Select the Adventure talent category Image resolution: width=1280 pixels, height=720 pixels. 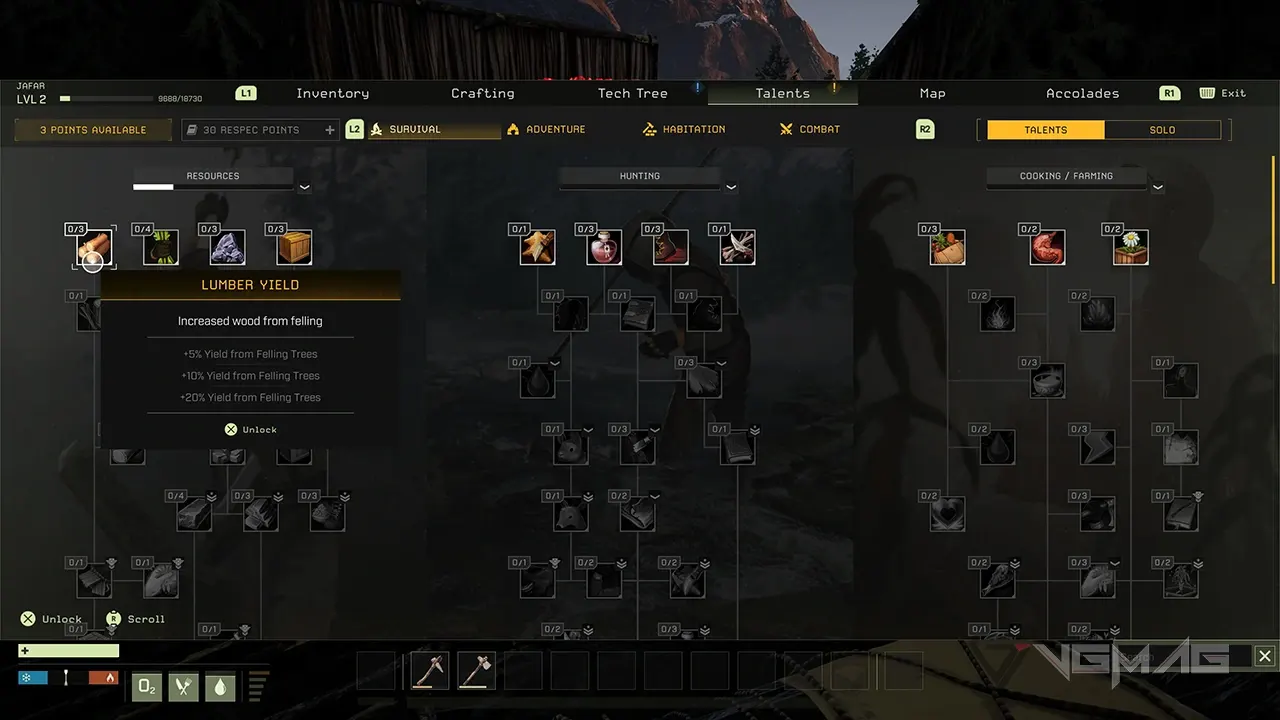point(546,129)
